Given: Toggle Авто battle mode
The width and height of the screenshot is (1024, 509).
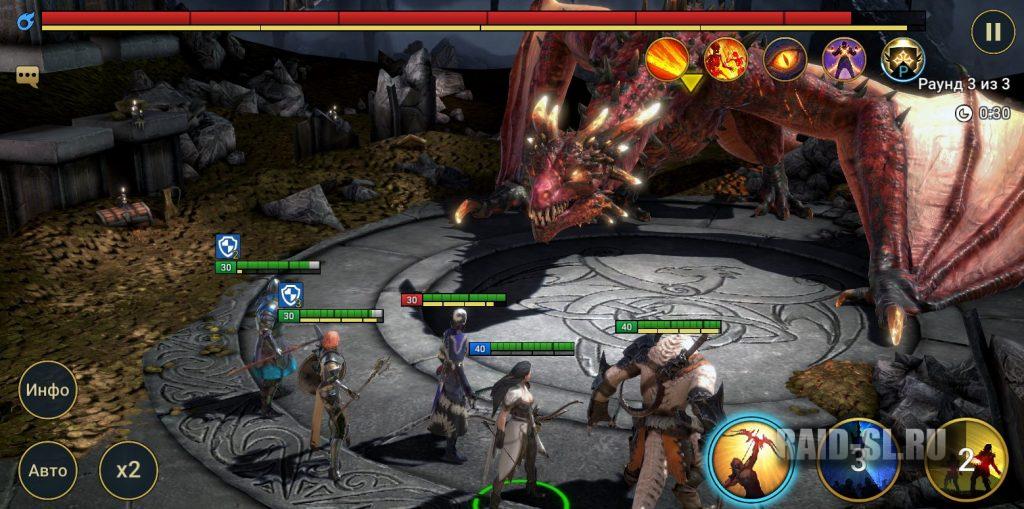Looking at the screenshot, I should pos(47,470).
